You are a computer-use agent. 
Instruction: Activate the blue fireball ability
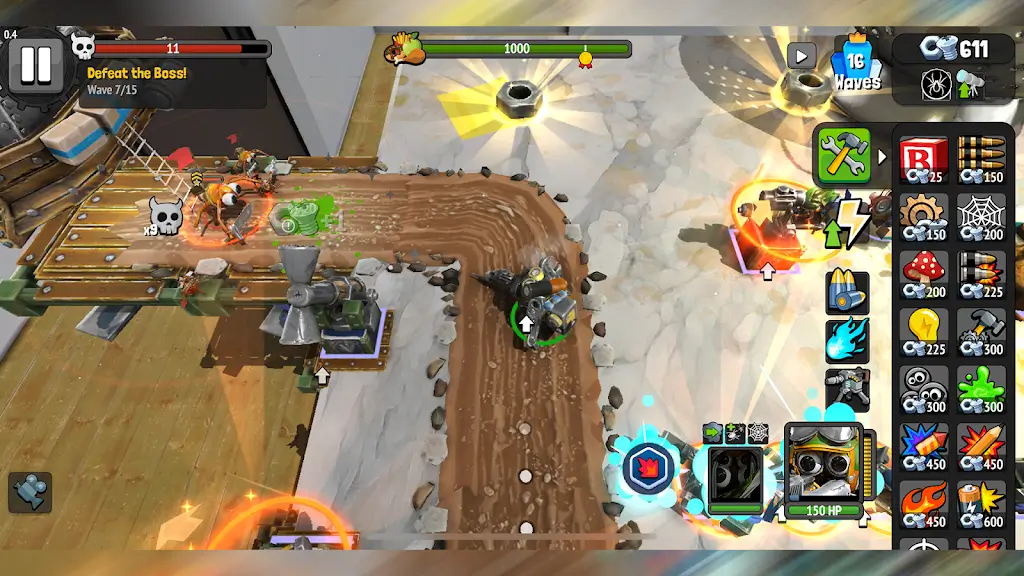point(846,340)
